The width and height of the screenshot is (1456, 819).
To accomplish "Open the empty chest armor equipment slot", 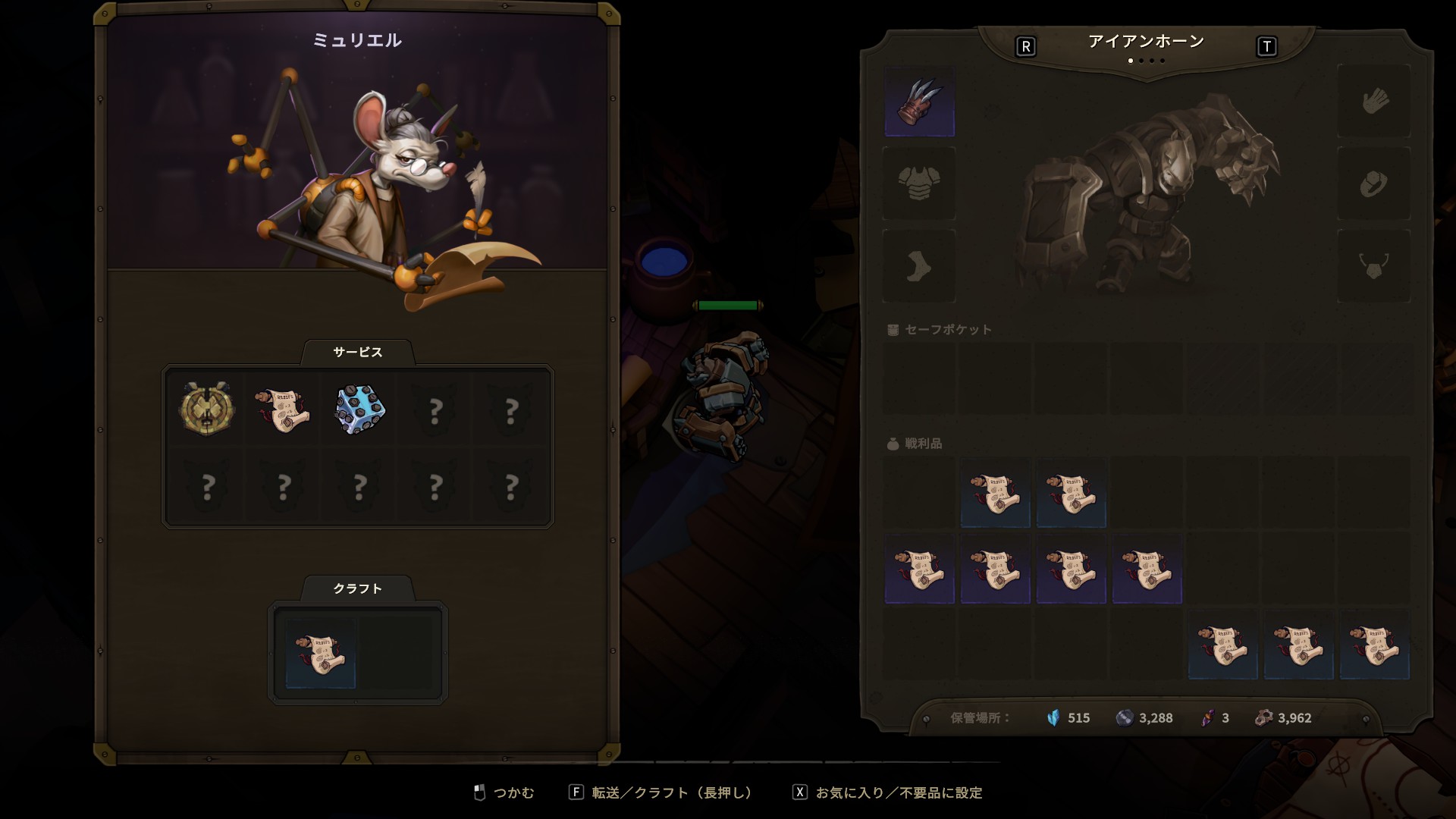I will click(x=919, y=184).
